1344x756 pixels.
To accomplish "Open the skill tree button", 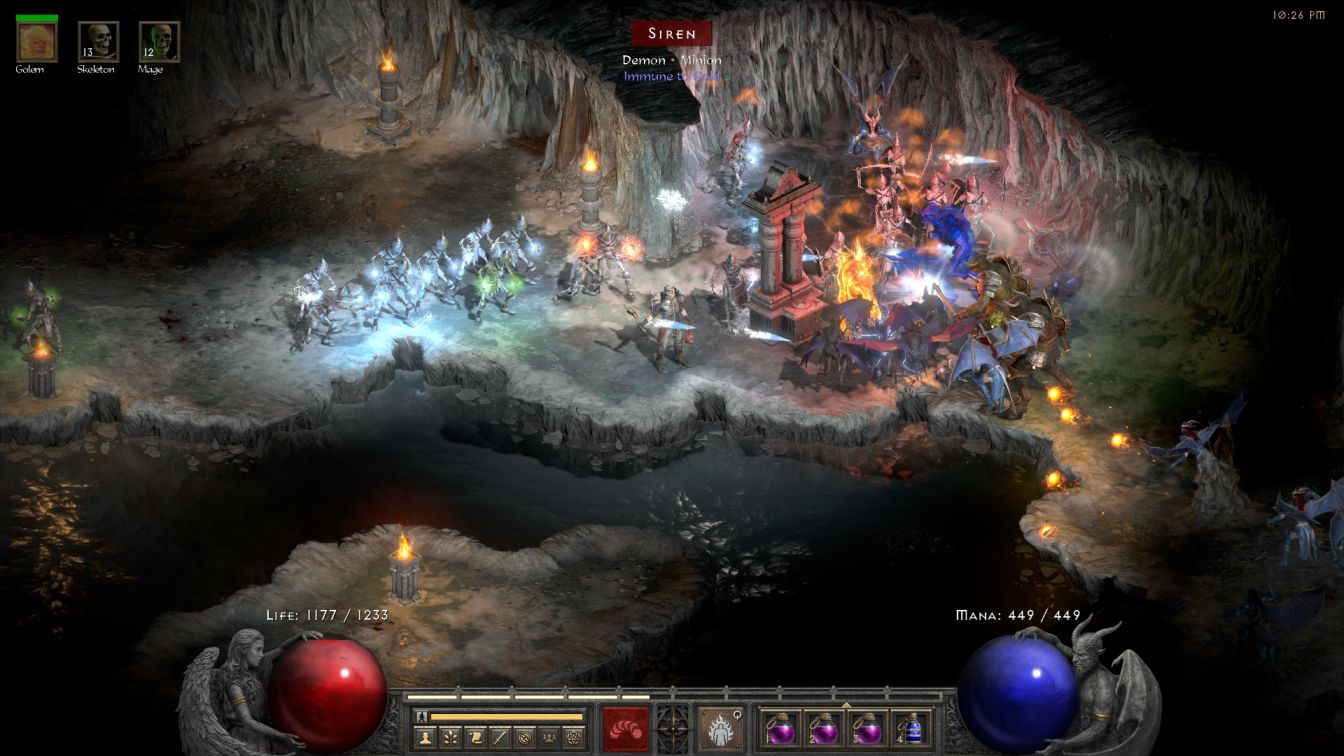I will [x=450, y=737].
